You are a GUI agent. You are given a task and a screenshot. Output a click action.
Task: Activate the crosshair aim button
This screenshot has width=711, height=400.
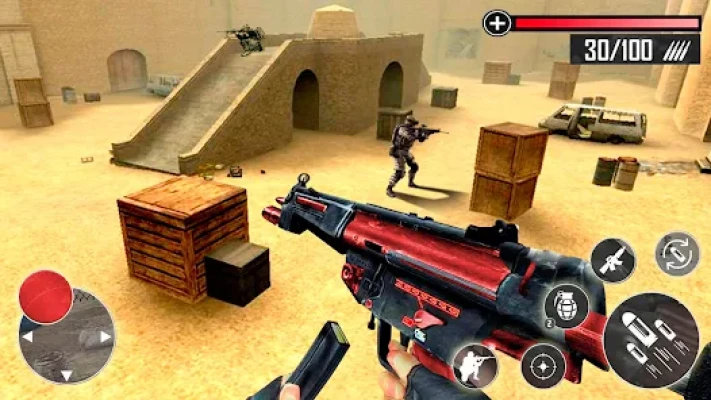(x=543, y=365)
